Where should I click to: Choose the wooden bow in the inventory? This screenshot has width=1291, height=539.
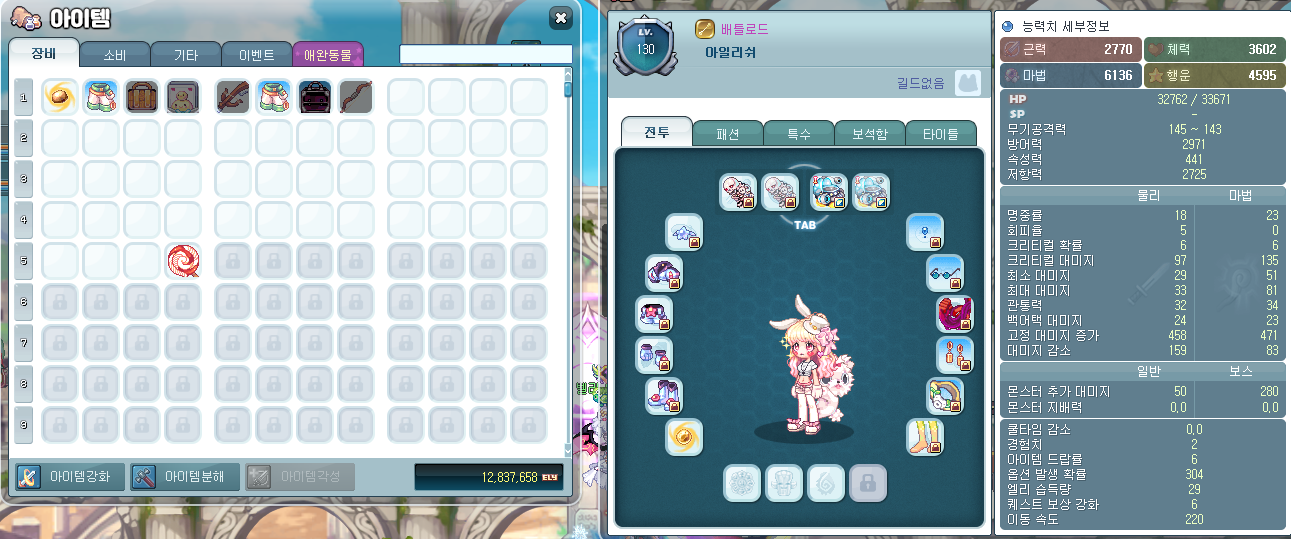coord(355,97)
